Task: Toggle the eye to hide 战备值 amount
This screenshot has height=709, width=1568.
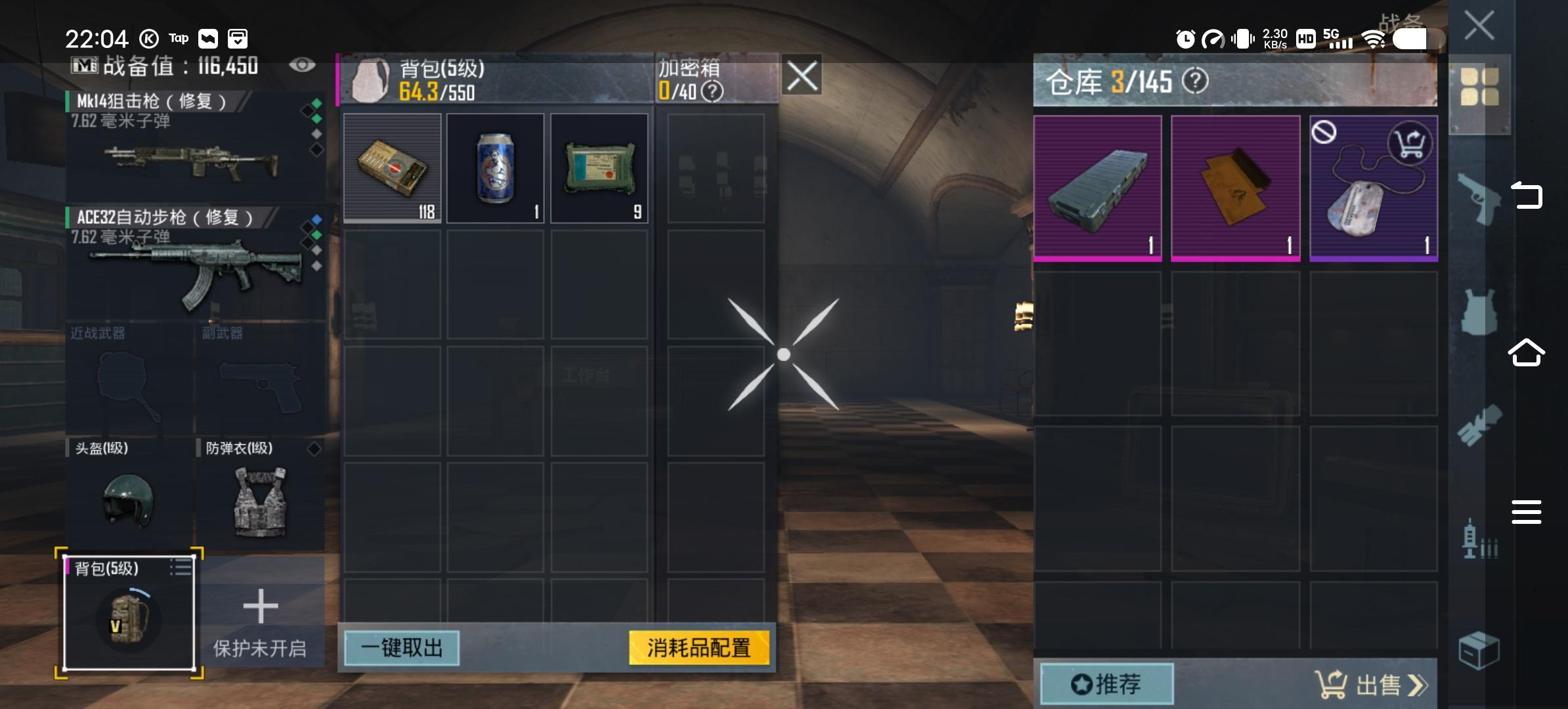Action: click(x=302, y=65)
